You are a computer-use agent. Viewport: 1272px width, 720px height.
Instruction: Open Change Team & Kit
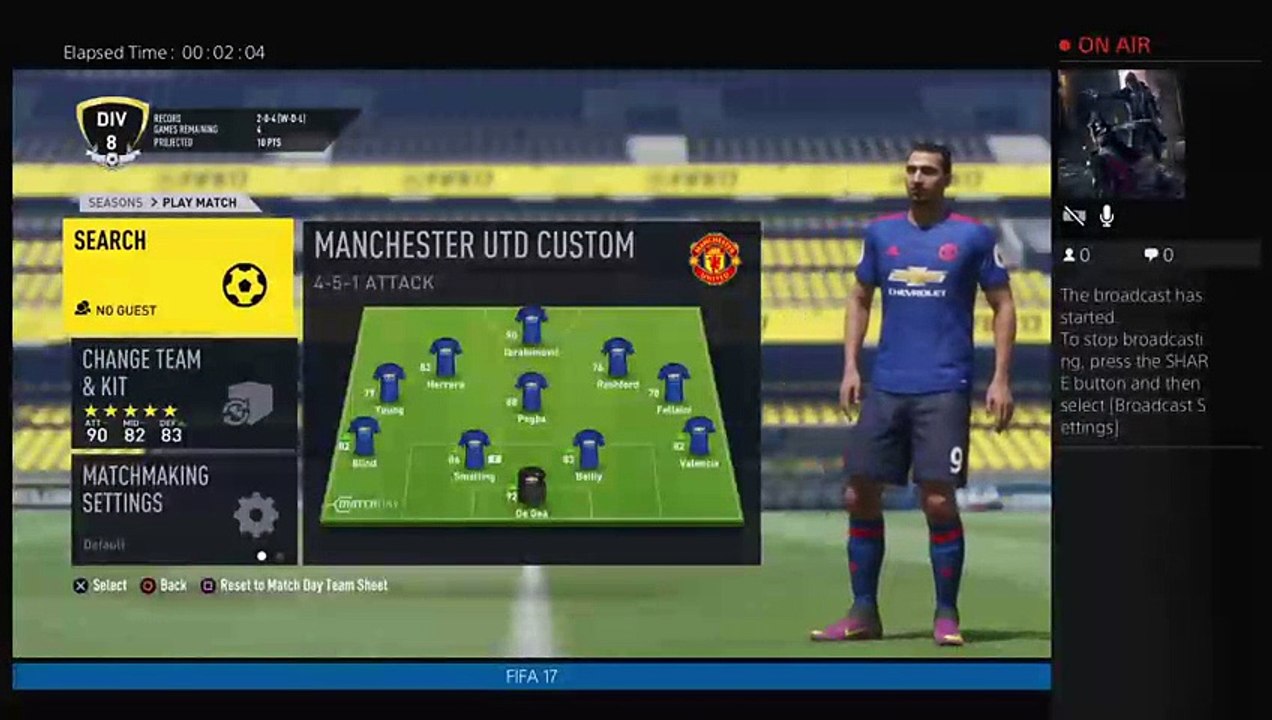pyautogui.click(x=184, y=393)
